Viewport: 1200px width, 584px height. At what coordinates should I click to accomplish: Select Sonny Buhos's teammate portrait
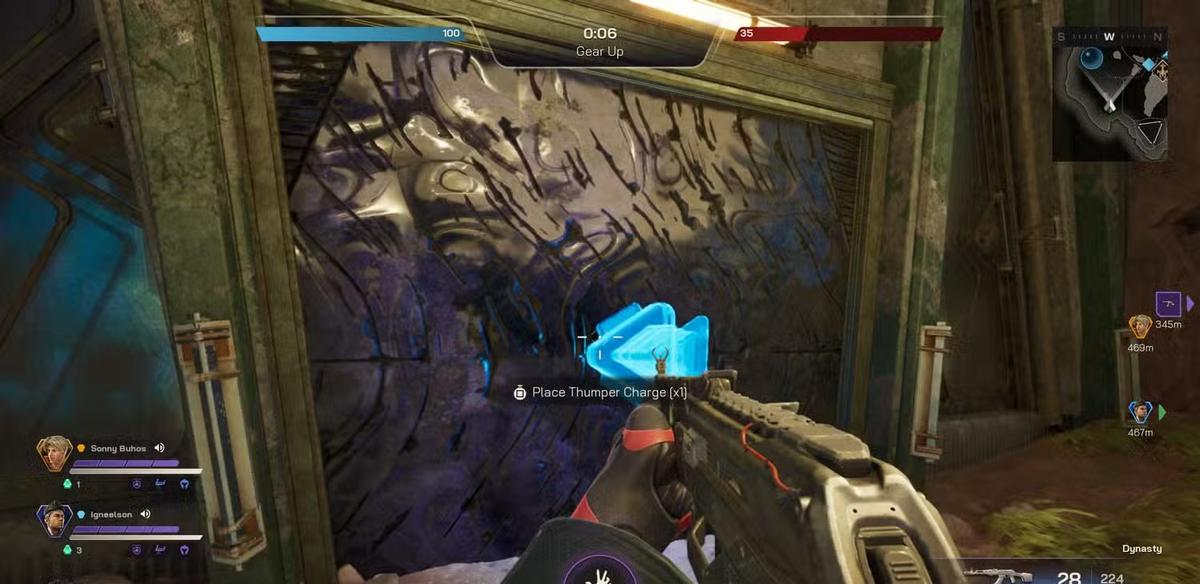click(52, 454)
